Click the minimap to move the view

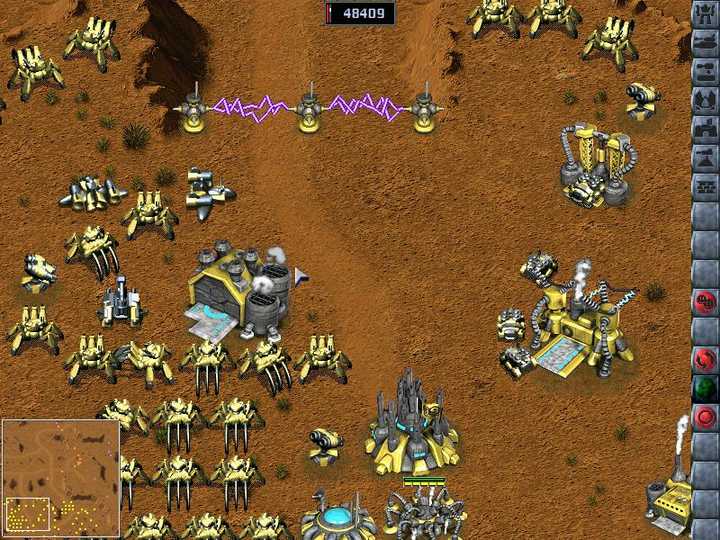pyautogui.click(x=60, y=477)
